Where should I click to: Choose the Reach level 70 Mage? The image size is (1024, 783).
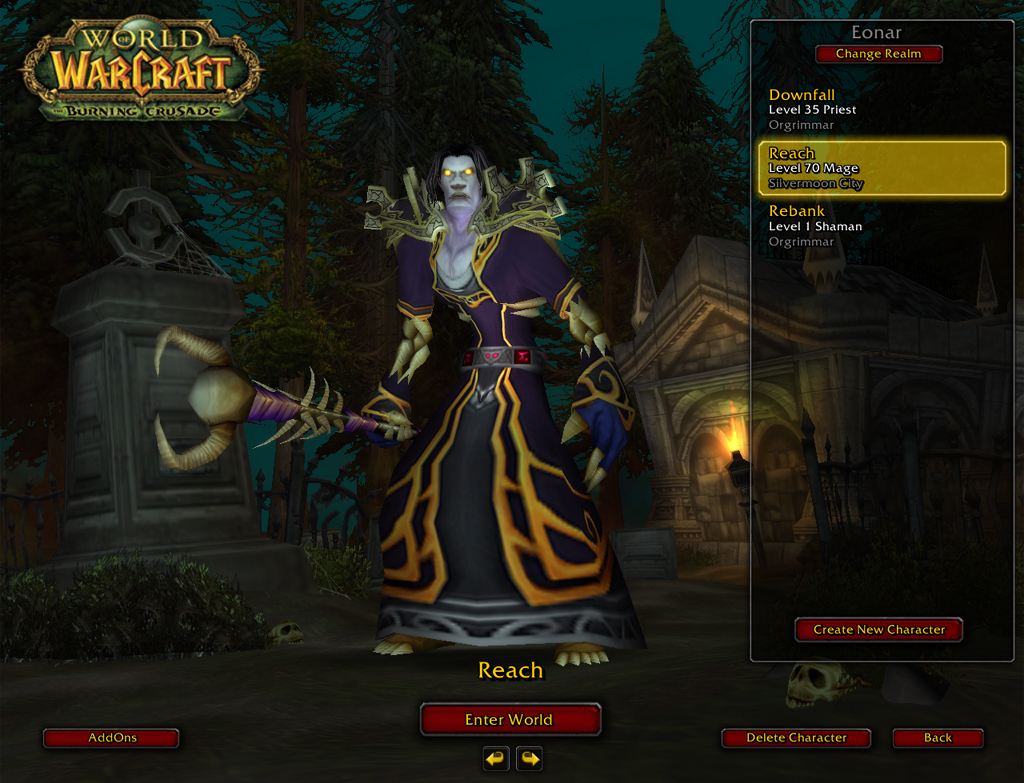tap(880, 168)
